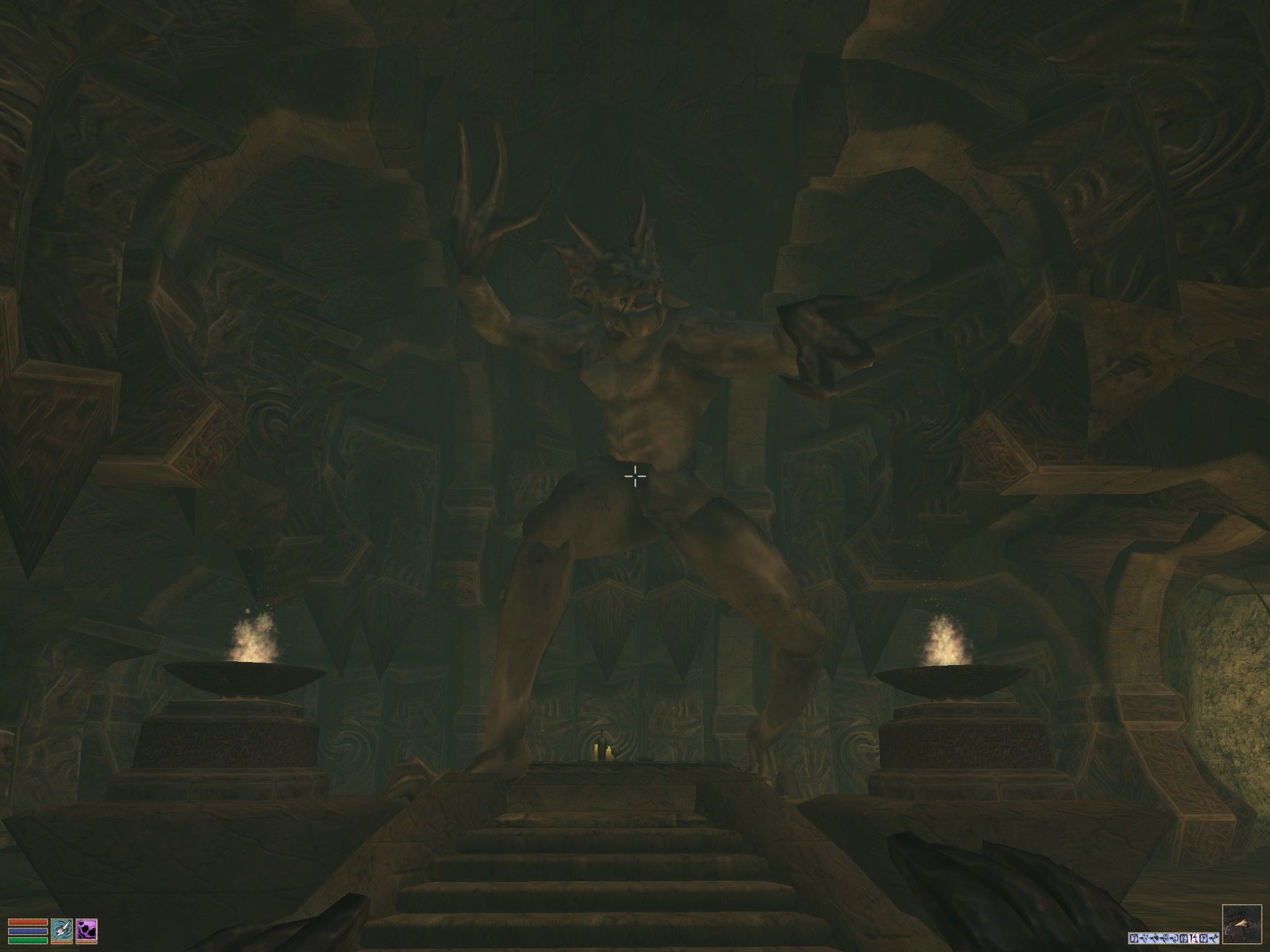Click the green fatigue bar
Screen dimensions: 1270x952
tap(28, 941)
